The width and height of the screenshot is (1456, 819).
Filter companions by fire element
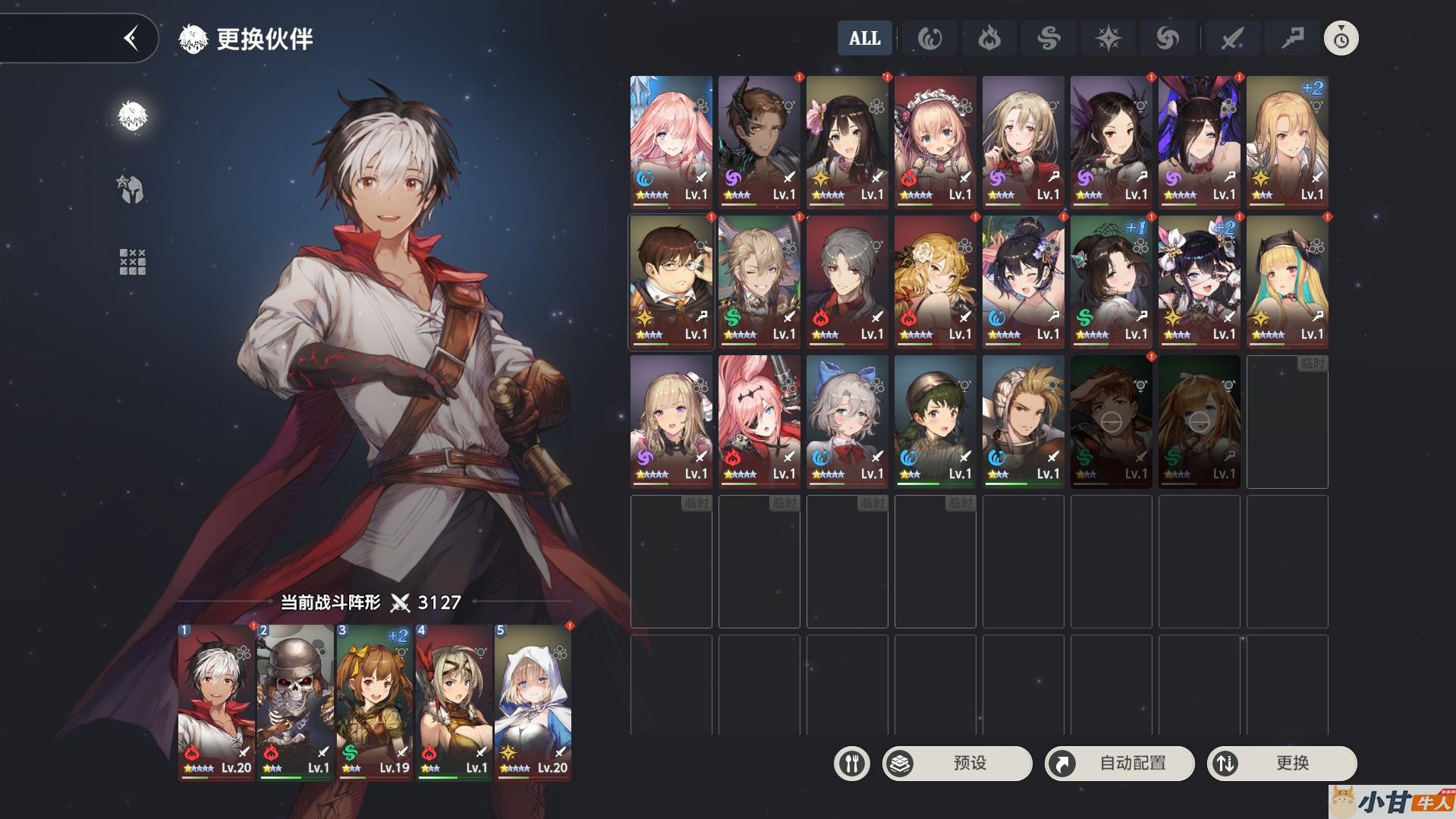(989, 38)
